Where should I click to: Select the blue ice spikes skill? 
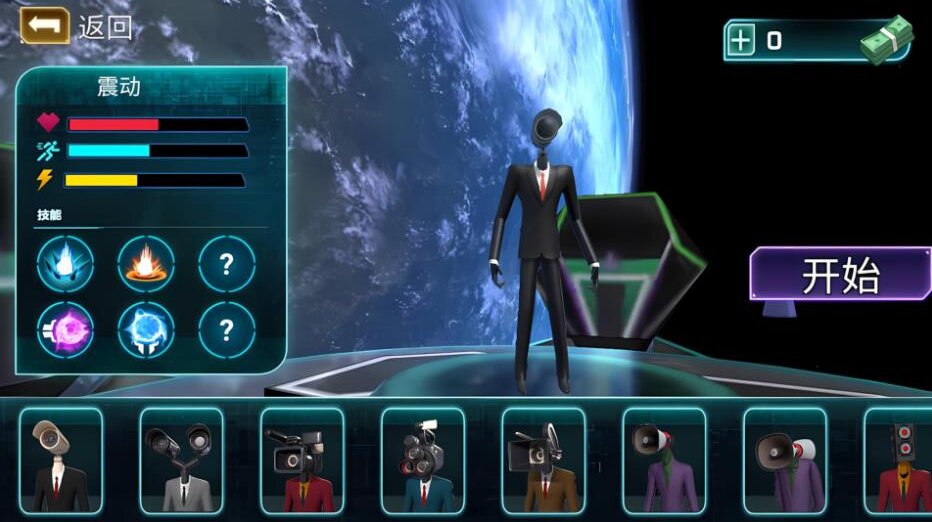[65, 264]
